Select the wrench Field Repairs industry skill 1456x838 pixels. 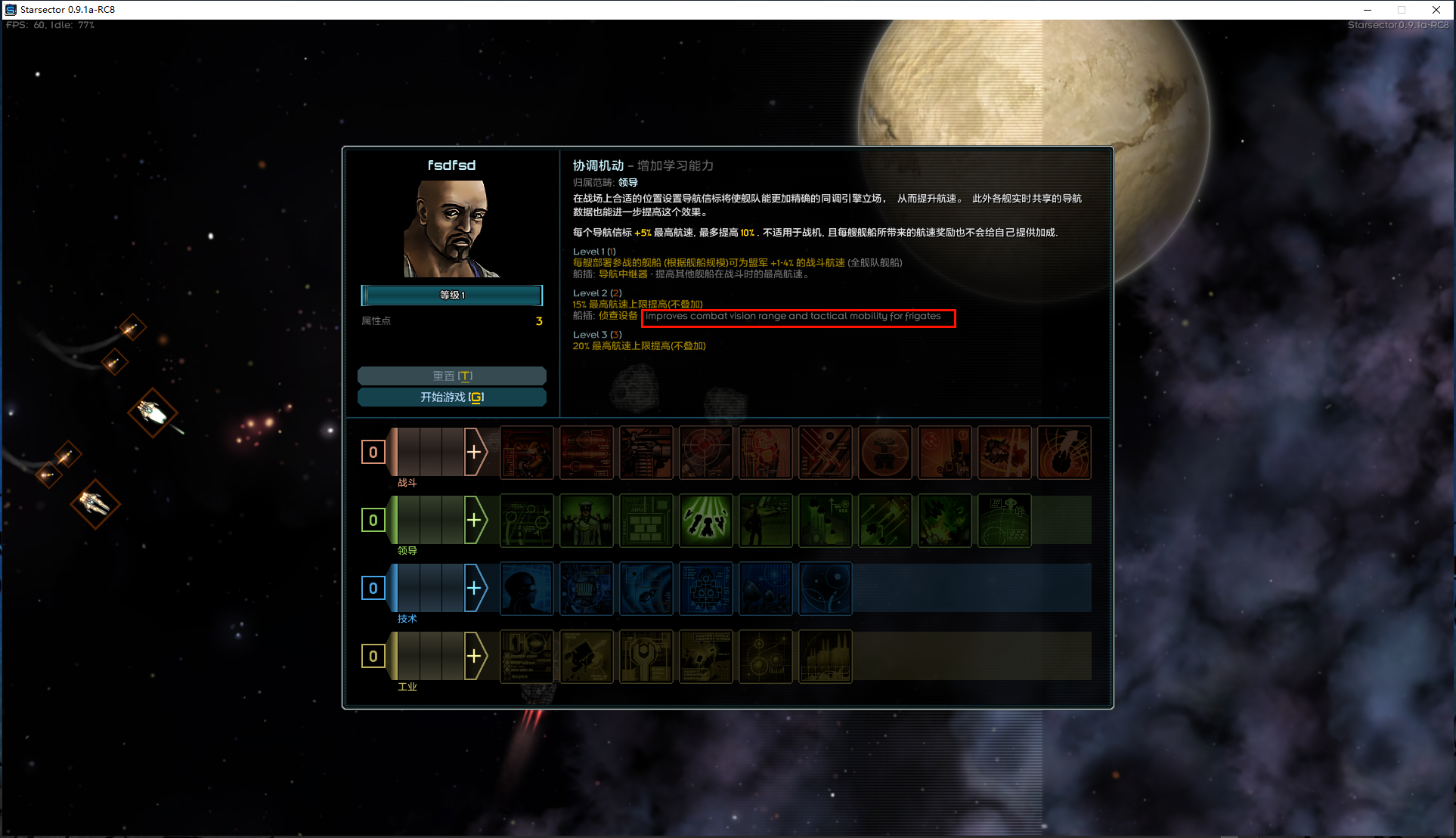[646, 656]
